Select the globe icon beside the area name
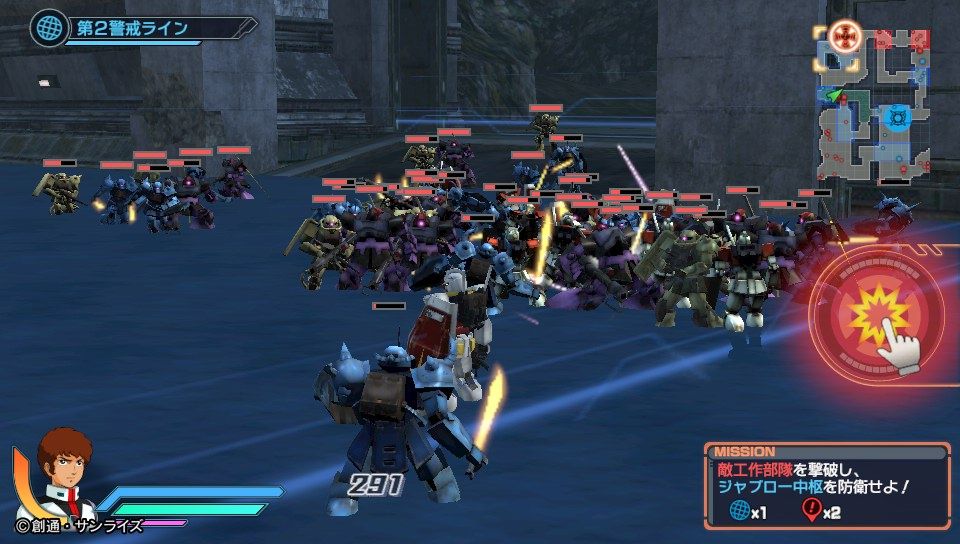 (x=44, y=26)
